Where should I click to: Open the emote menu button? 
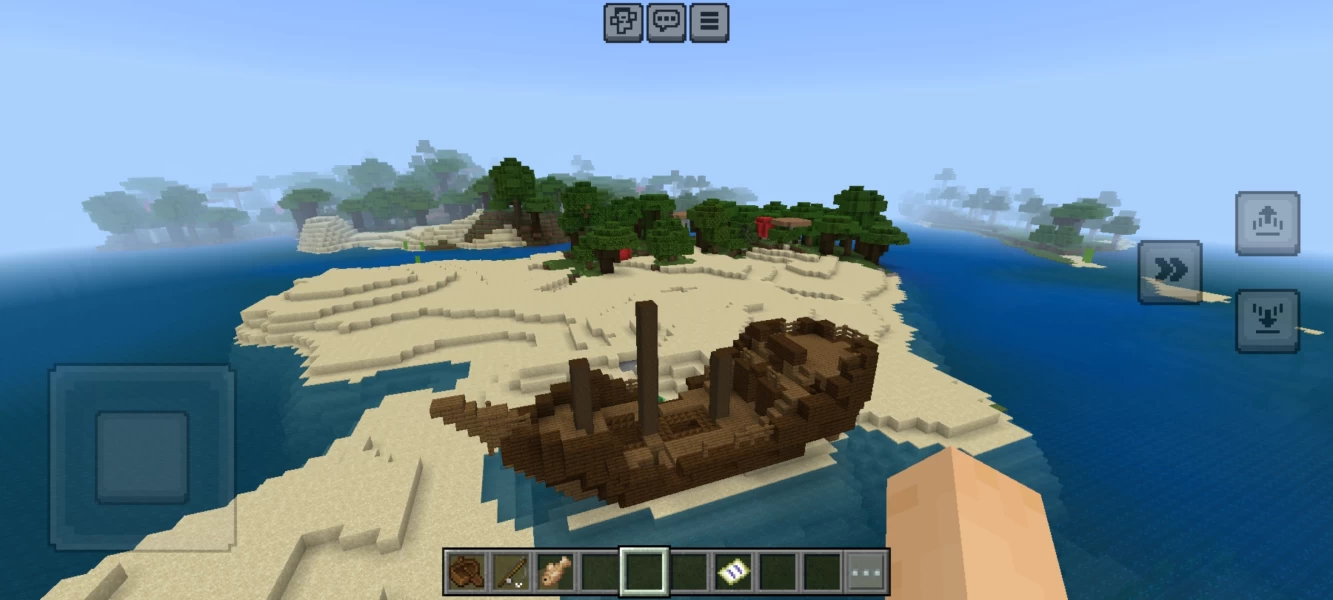click(x=623, y=22)
